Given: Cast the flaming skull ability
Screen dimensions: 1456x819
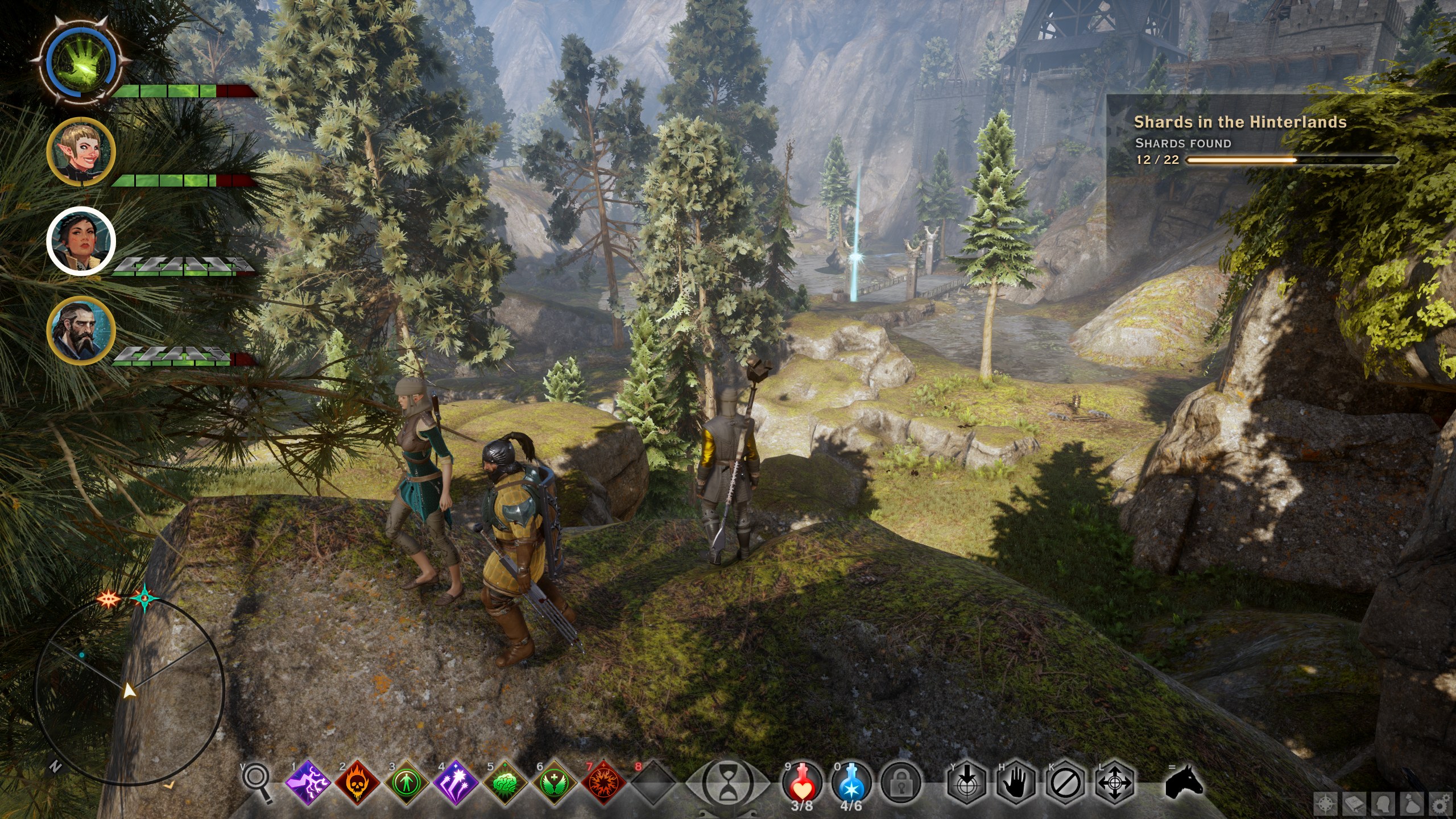Looking at the screenshot, I should (357, 784).
